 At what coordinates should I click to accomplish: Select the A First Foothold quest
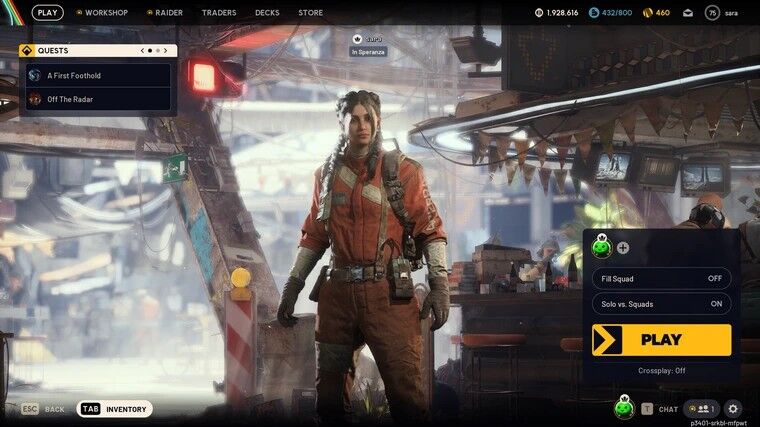tap(98, 75)
